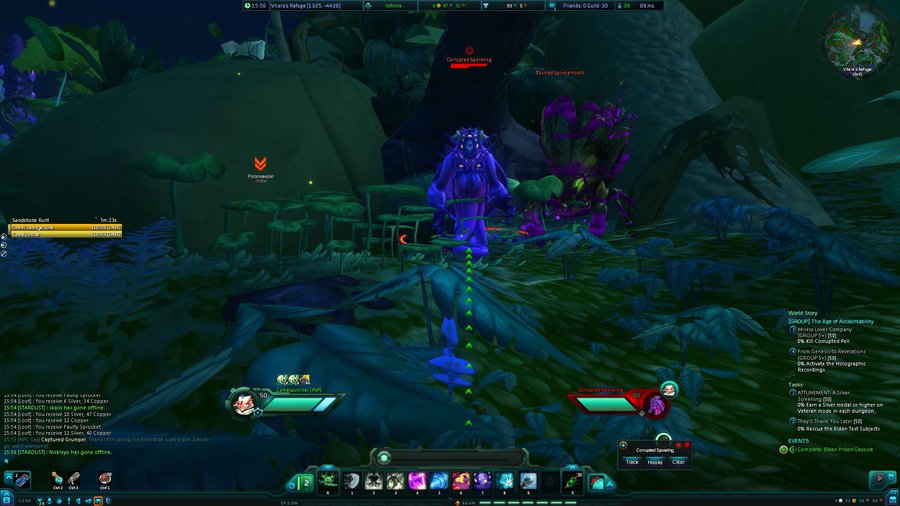Screen dimensions: 900x506
Task: Open the Eldan Prison Capsule event entry
Action: pos(830,450)
